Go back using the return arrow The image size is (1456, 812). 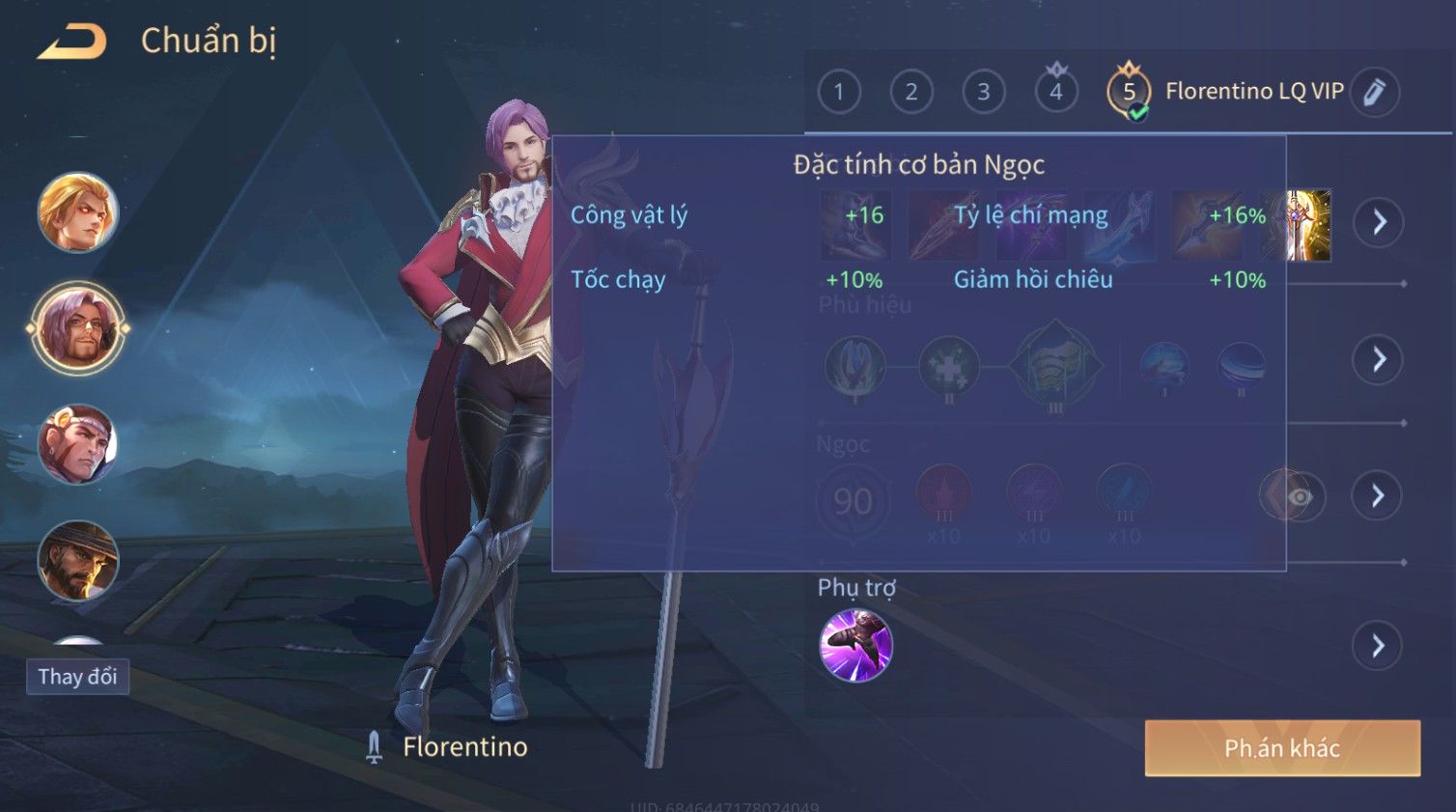pyautogui.click(x=72, y=42)
